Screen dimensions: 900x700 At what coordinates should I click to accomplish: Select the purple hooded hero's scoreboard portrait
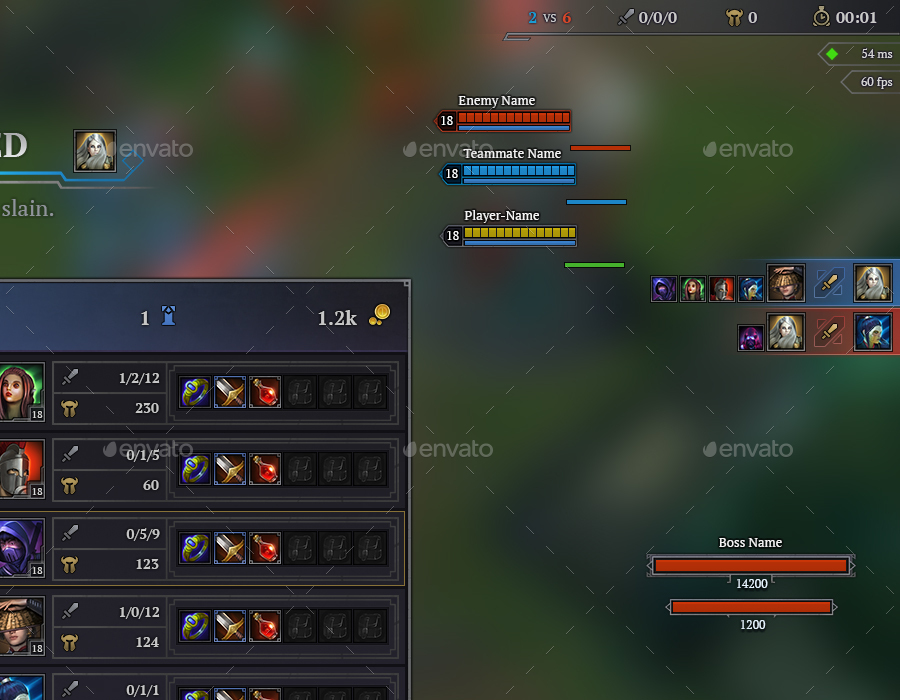[x=20, y=548]
